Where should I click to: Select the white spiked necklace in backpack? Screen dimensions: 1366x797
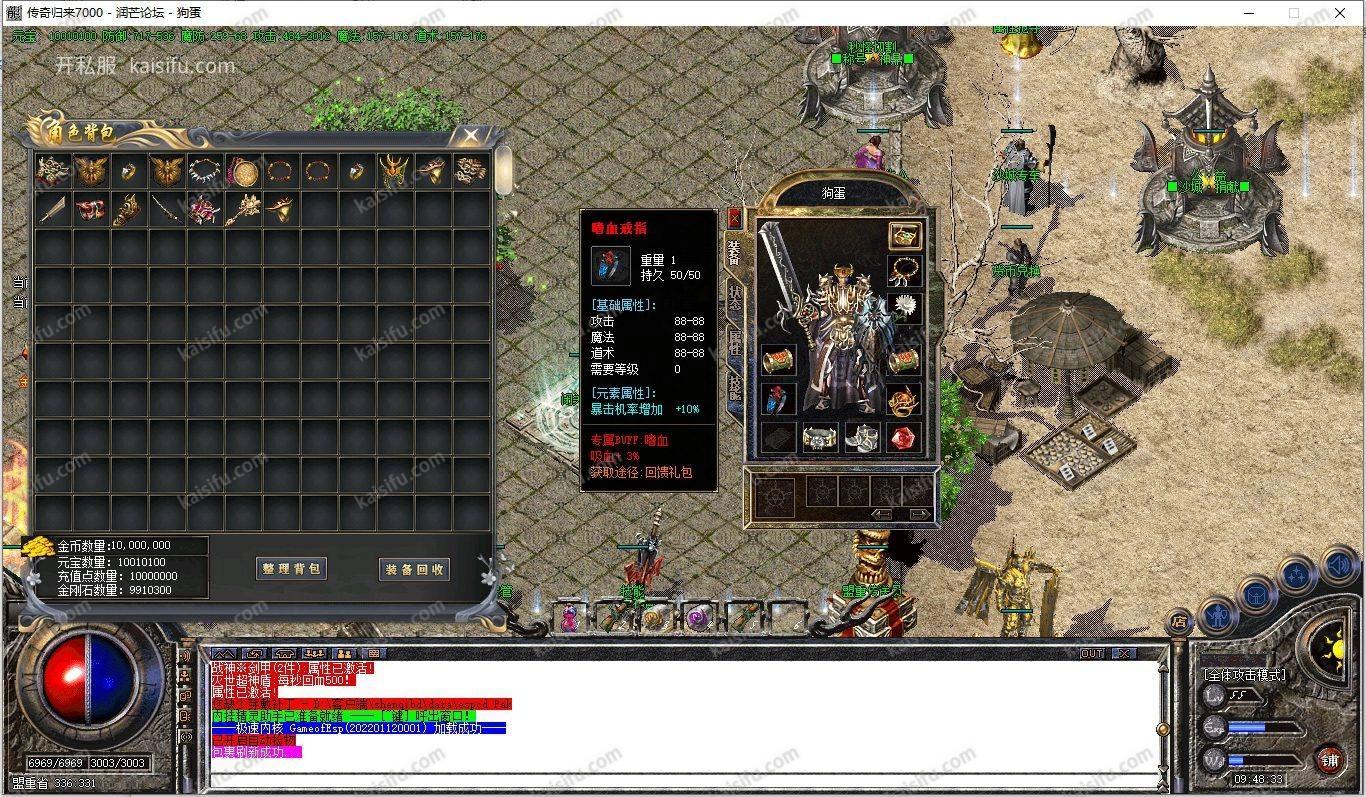(205, 171)
